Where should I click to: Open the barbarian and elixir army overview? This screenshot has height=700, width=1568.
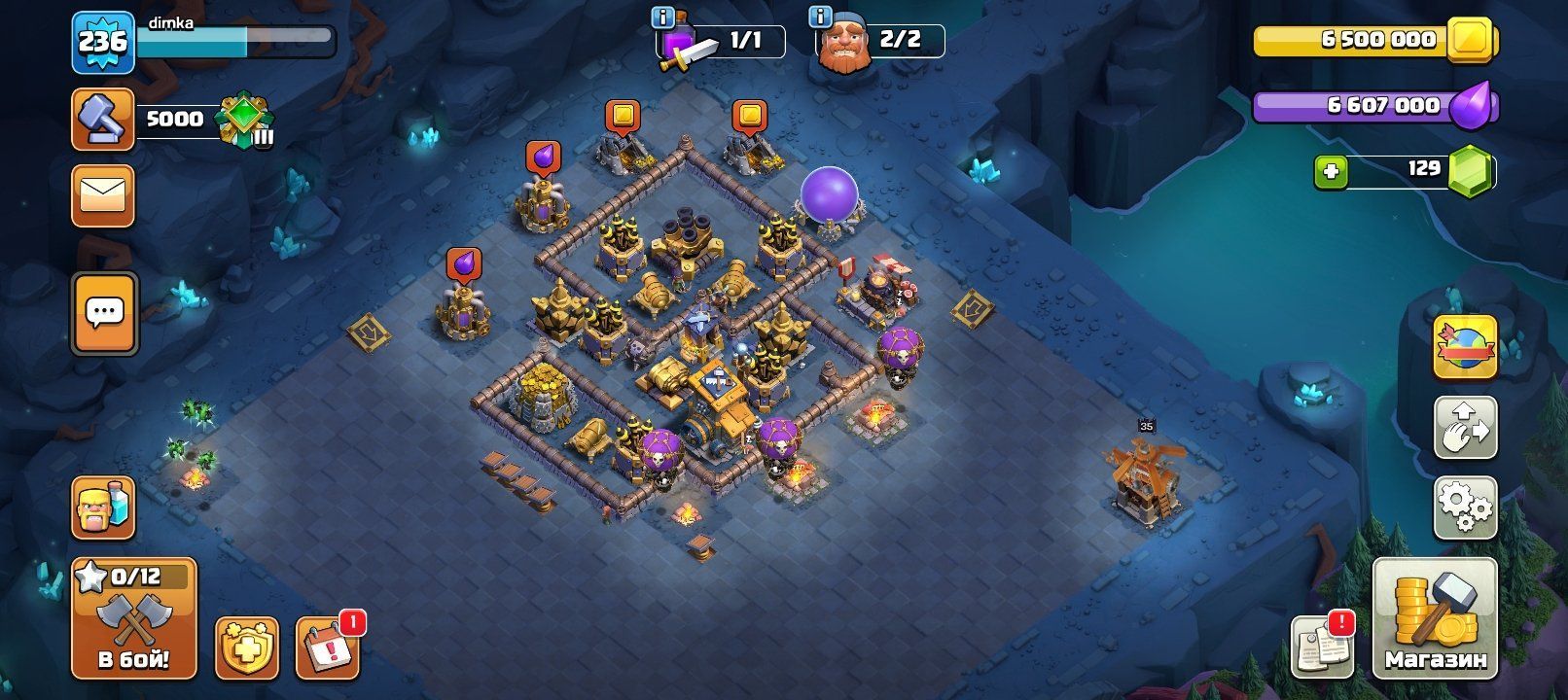click(103, 507)
